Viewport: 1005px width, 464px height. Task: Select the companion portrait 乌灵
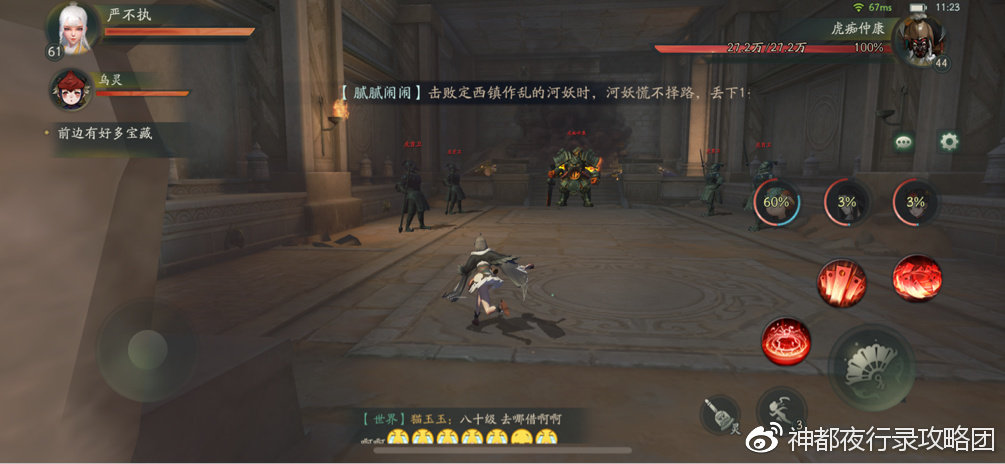click(x=71, y=90)
